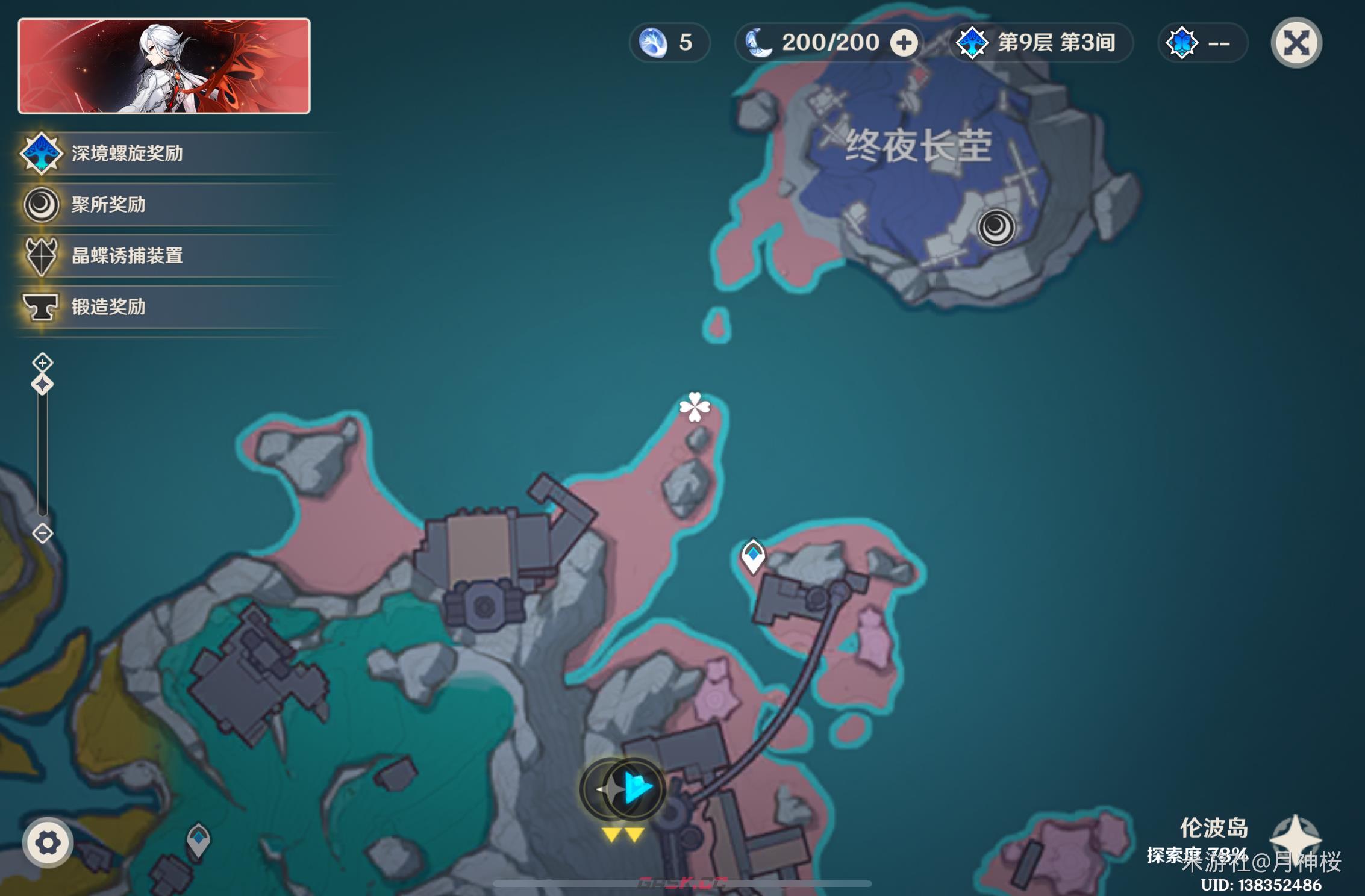Open the 第9层 第3间 Spiral Abyss indicator
The image size is (1365, 896).
[x=1041, y=43]
